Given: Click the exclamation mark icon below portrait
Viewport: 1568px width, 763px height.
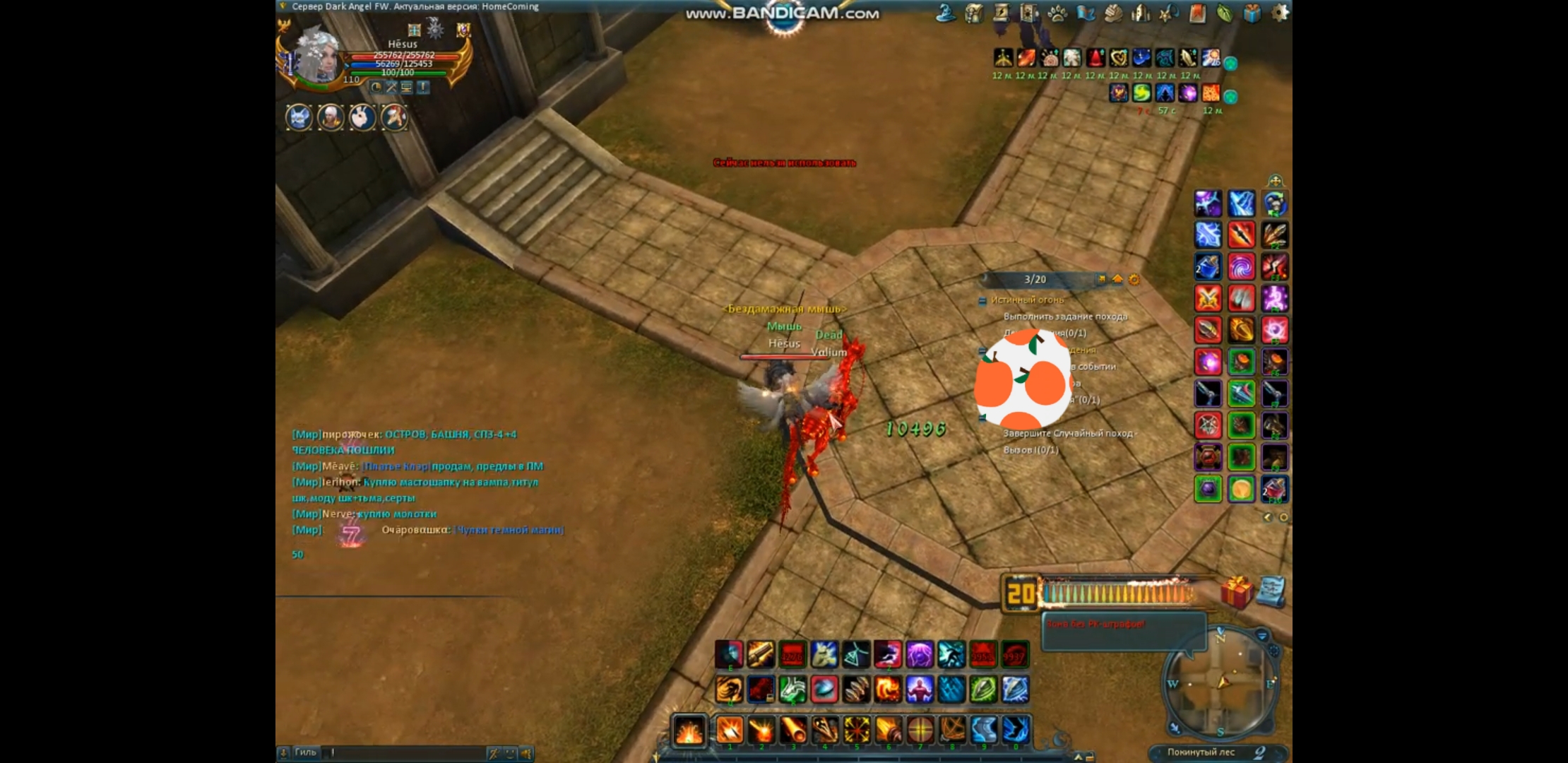Looking at the screenshot, I should click(422, 88).
